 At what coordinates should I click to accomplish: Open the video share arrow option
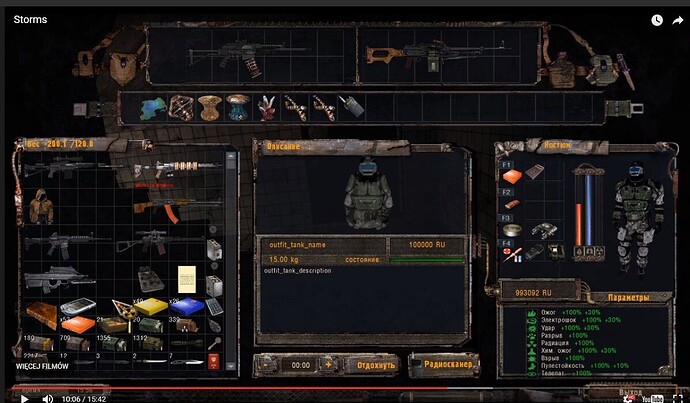point(677,19)
